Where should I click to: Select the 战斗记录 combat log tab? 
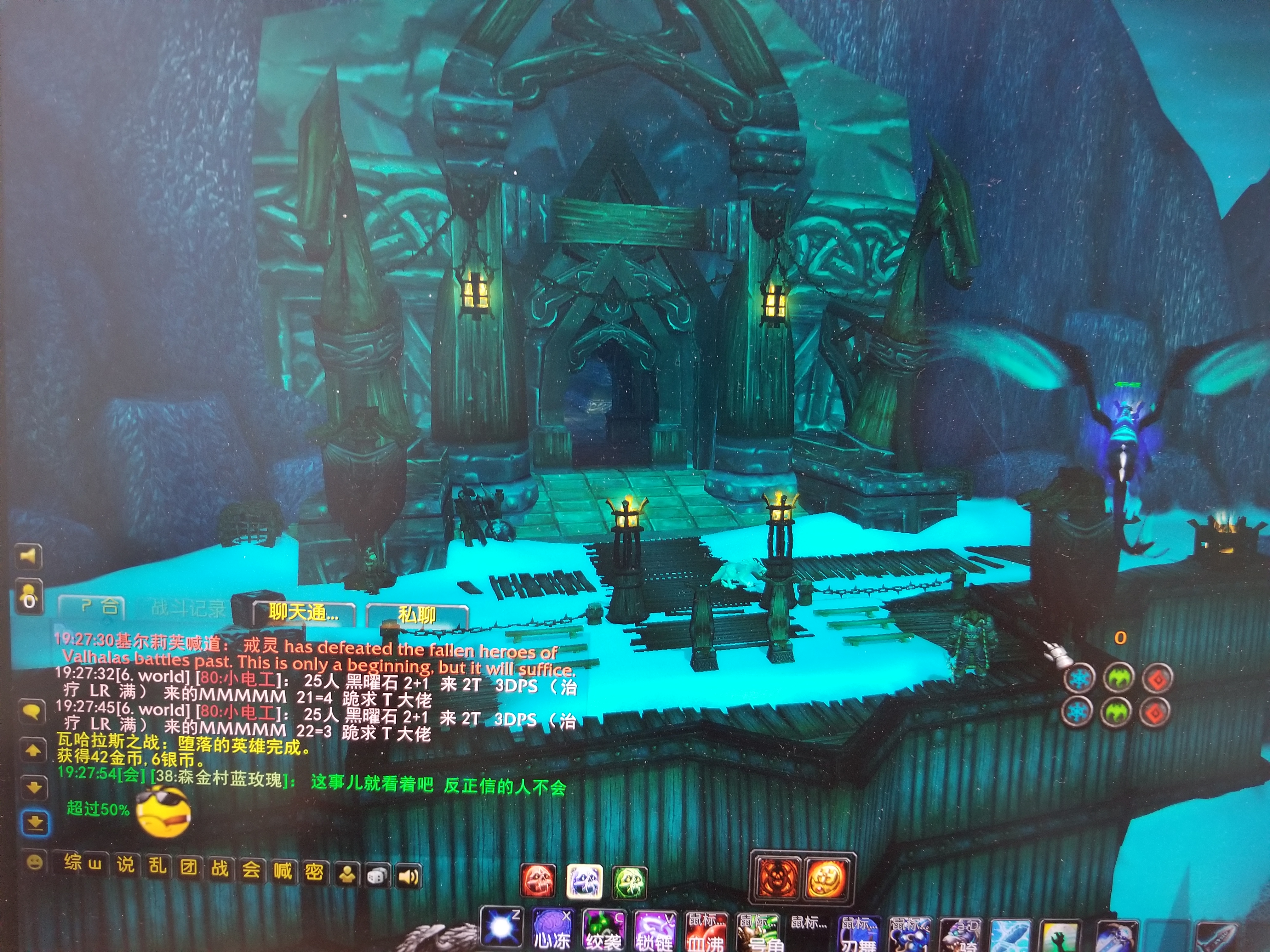pyautogui.click(x=188, y=608)
